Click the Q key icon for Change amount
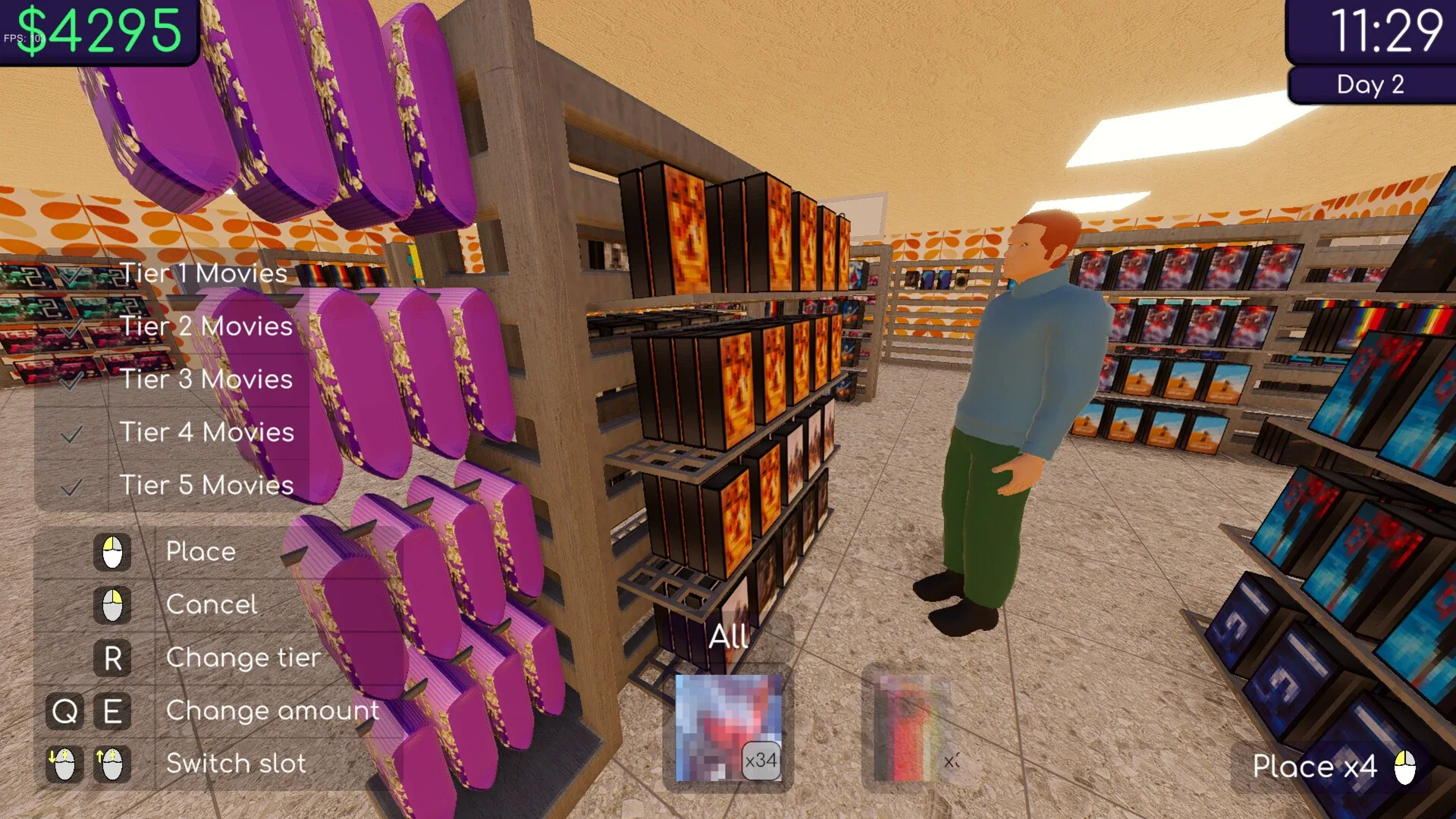Viewport: 1456px width, 819px height. click(x=64, y=711)
